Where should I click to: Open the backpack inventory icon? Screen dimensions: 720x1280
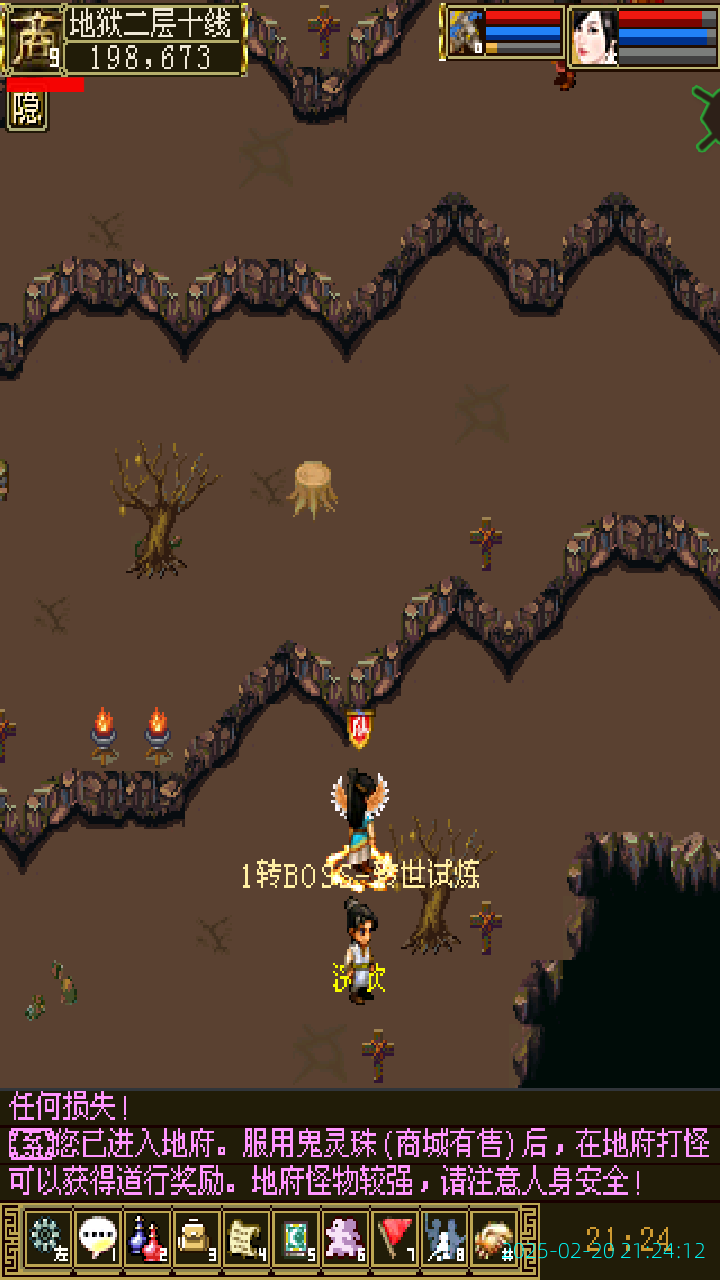click(196, 1238)
